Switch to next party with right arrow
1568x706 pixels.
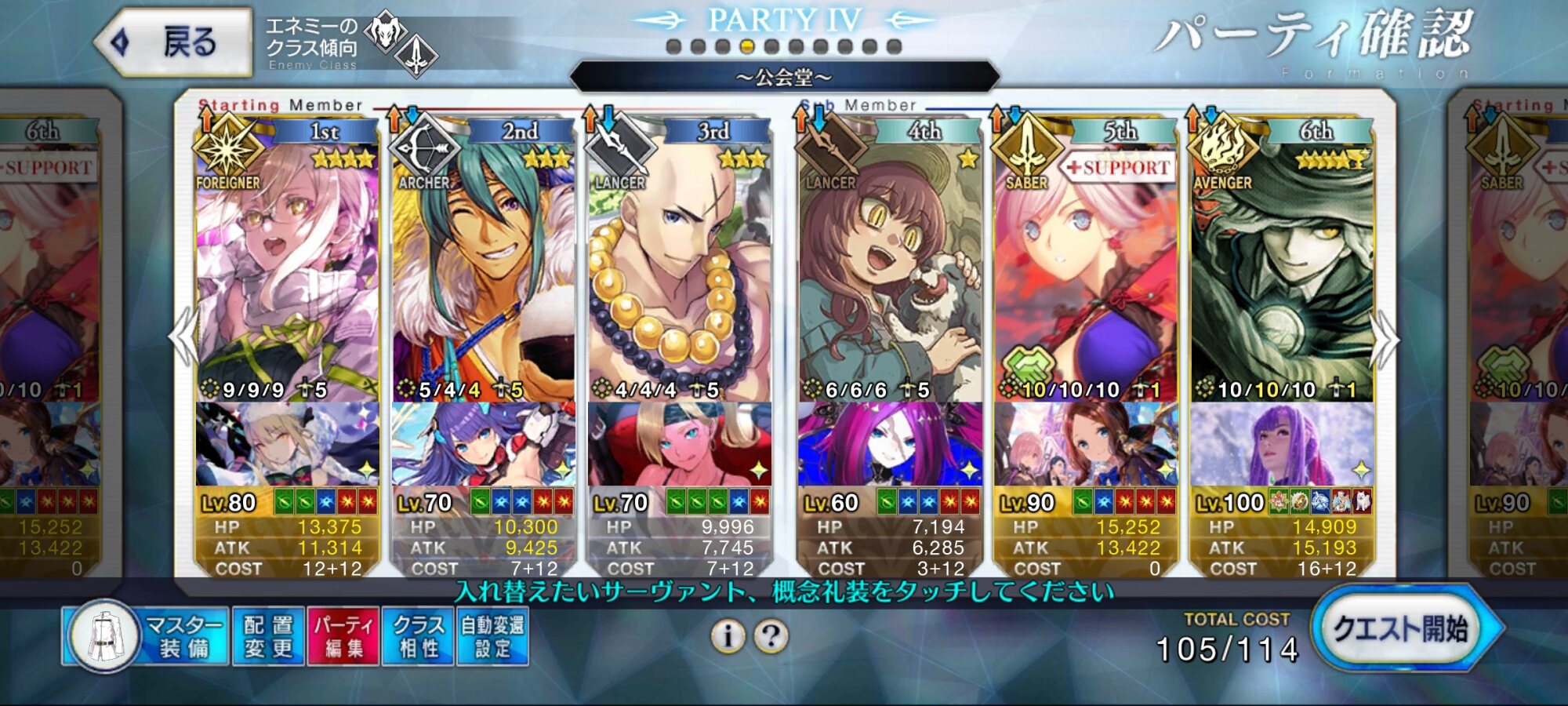point(1385,339)
